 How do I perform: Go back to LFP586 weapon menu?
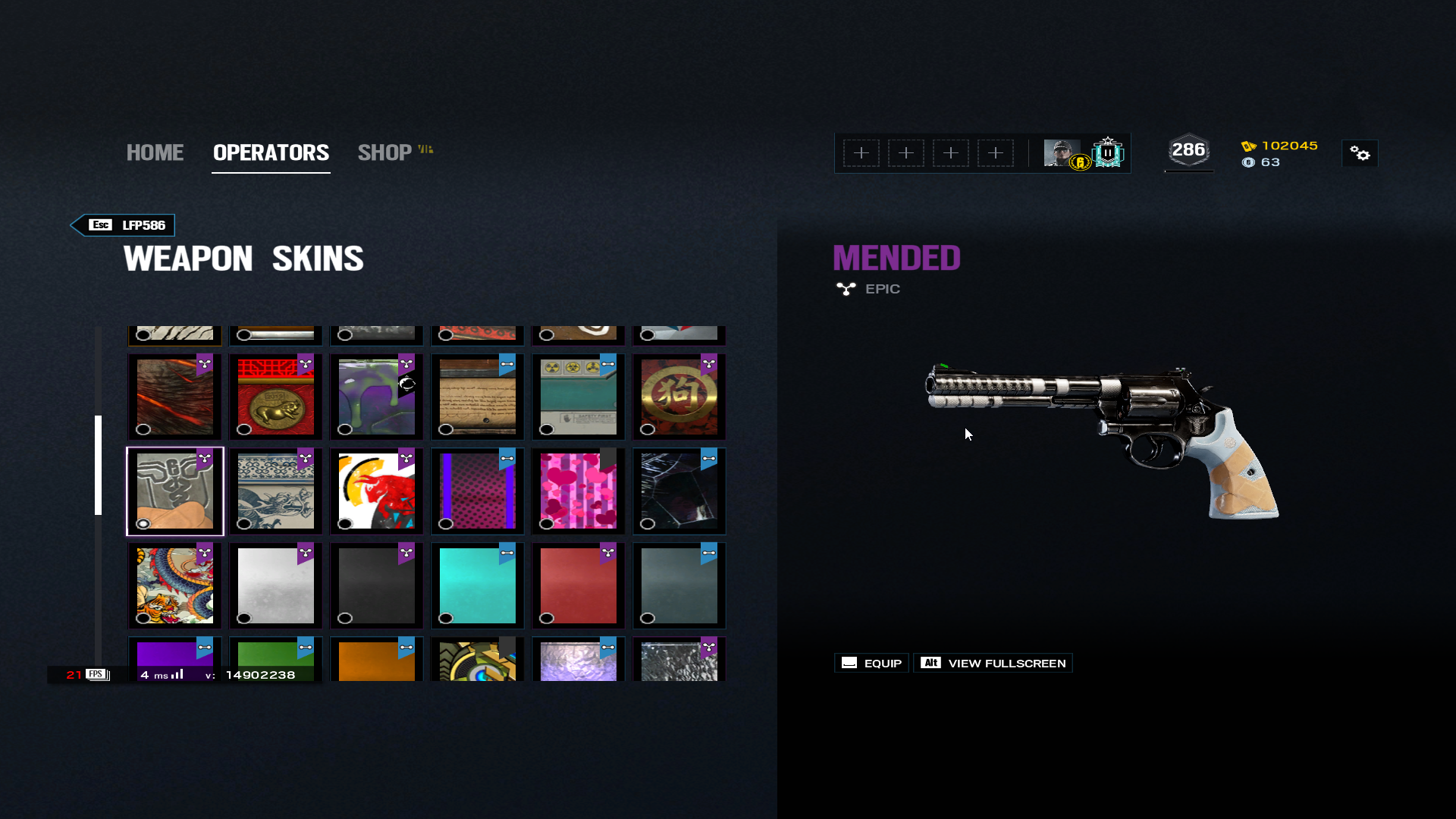[124, 225]
